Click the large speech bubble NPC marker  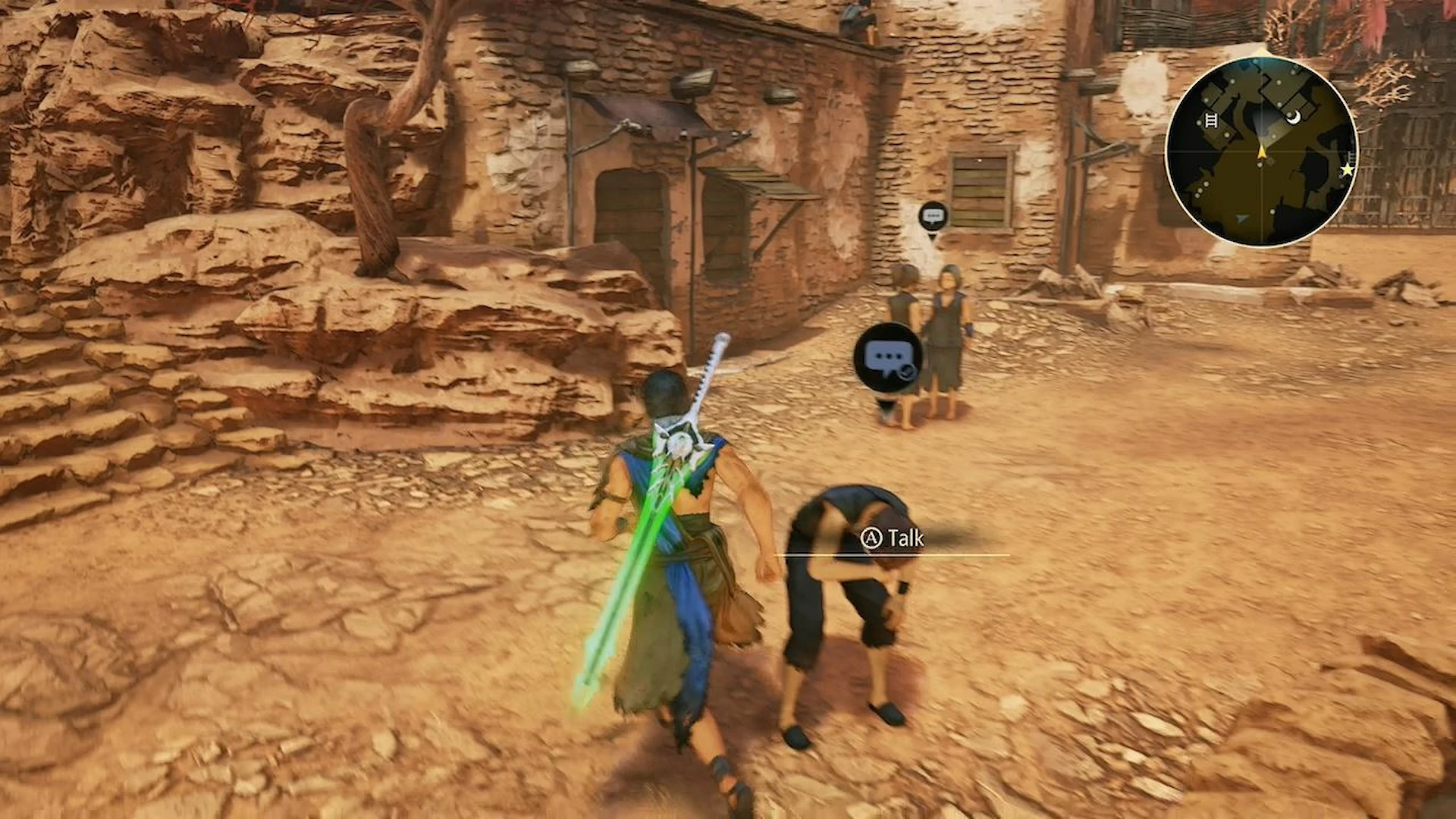click(887, 357)
